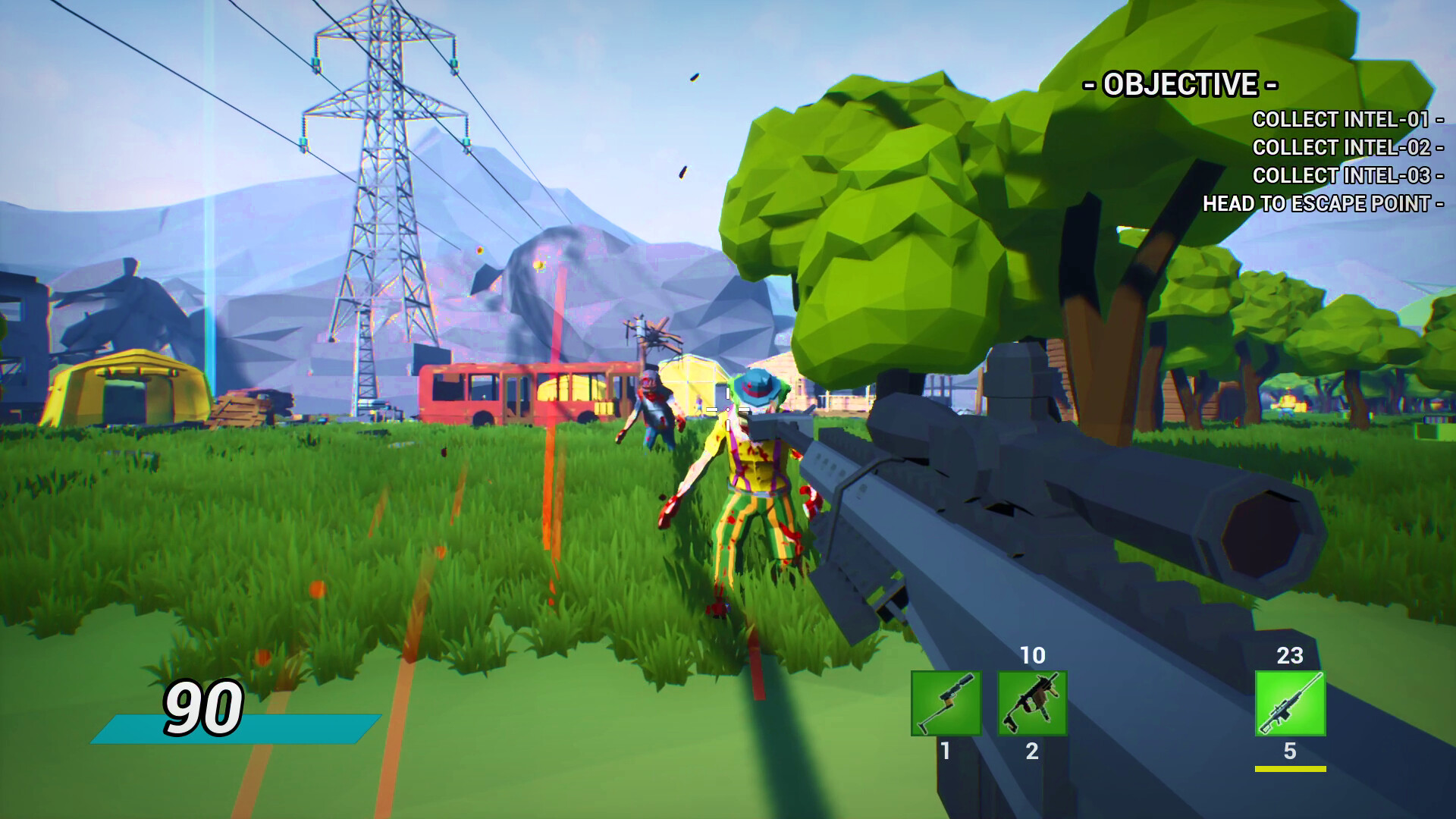Select the silenced pistol in slot 1
The image size is (1456, 819).
click(946, 703)
